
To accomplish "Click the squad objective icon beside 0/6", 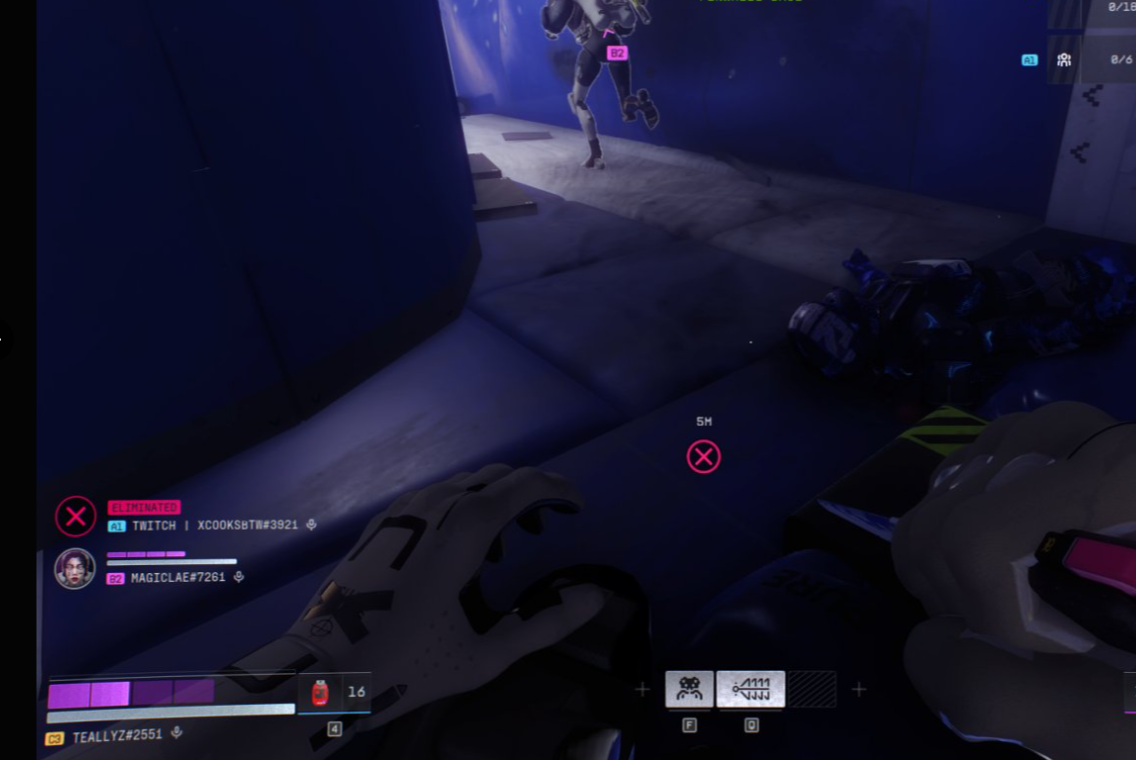I will click(1064, 60).
